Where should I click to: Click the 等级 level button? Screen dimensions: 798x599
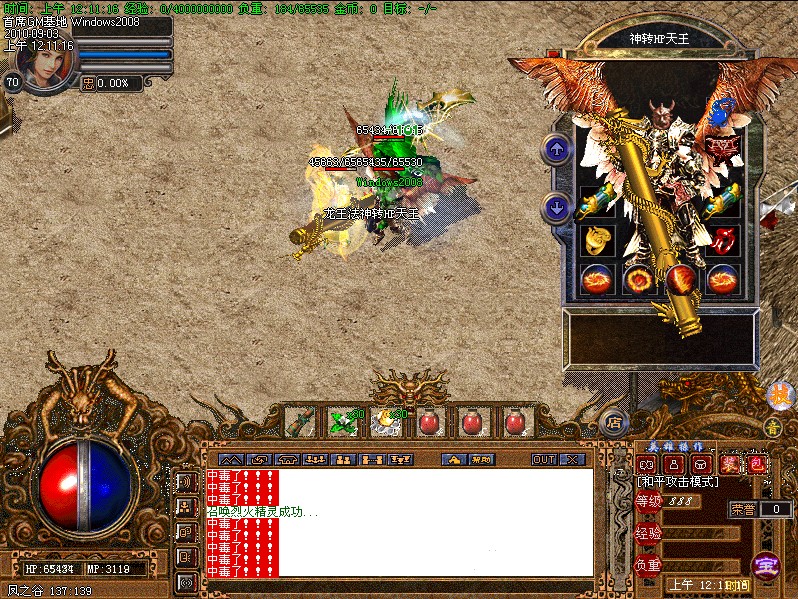point(648,502)
